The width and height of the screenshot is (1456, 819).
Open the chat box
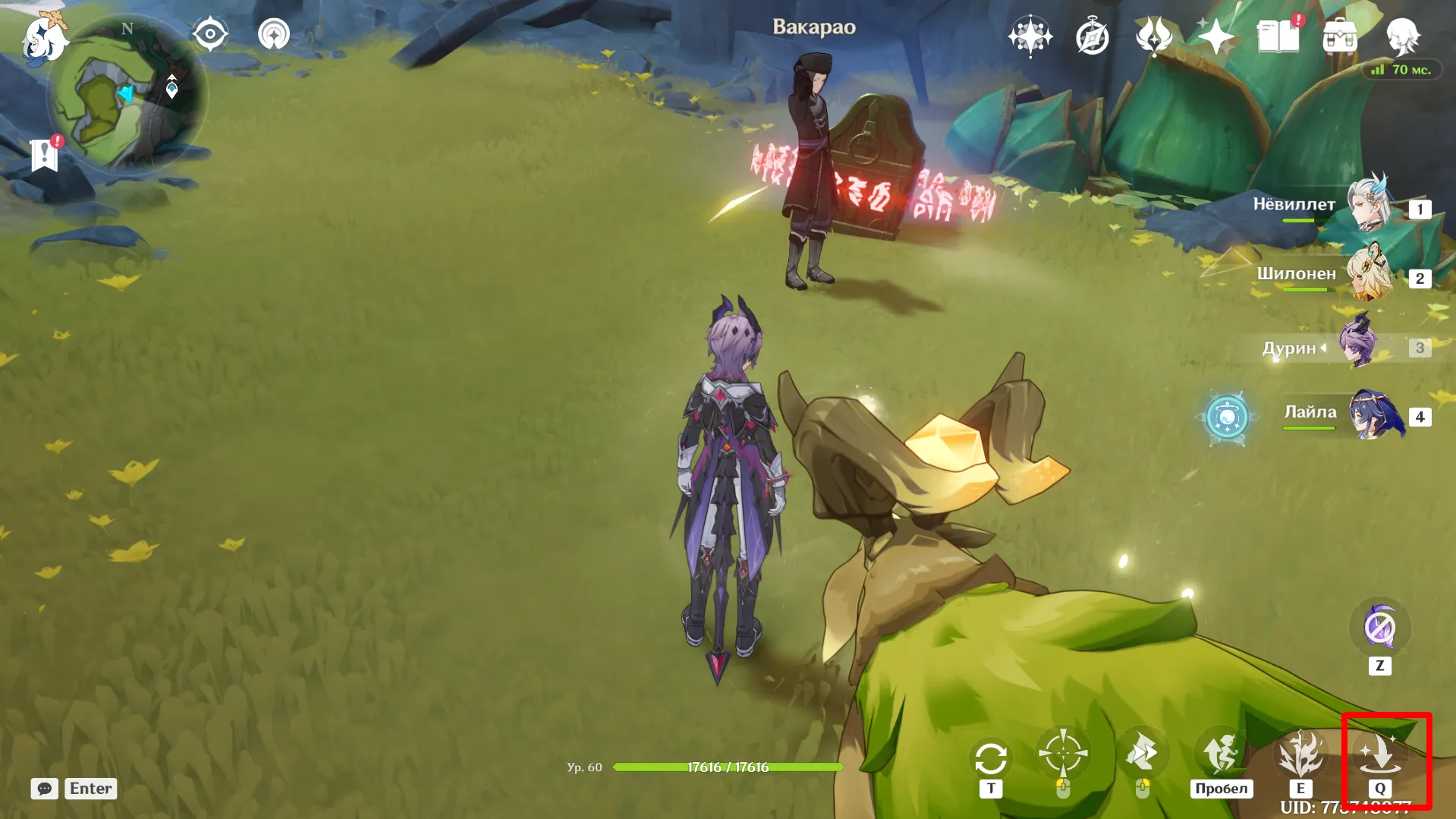[45, 789]
